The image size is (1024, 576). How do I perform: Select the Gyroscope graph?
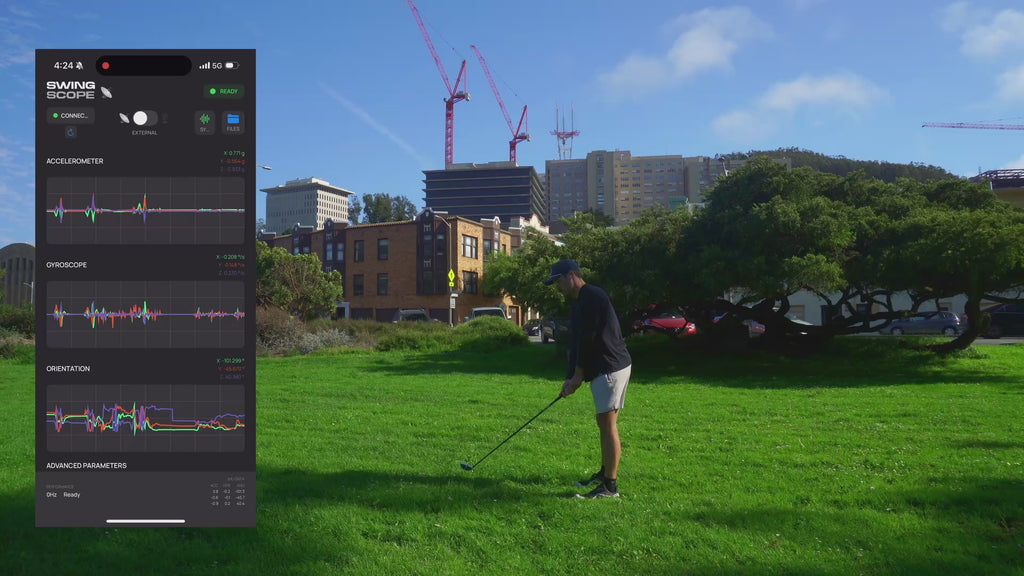coord(145,314)
